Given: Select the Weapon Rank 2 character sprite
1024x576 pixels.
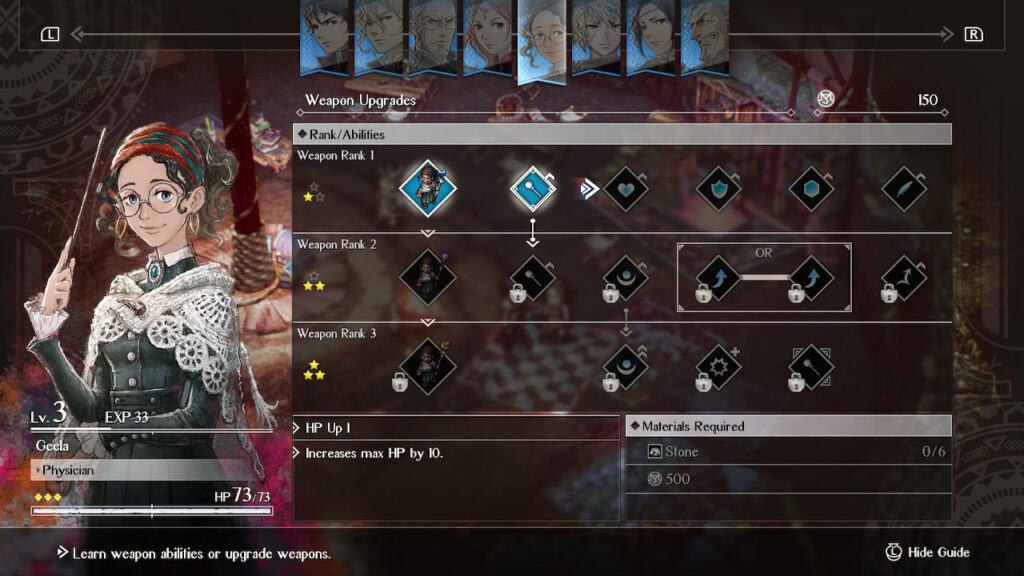Looking at the screenshot, I should [428, 277].
